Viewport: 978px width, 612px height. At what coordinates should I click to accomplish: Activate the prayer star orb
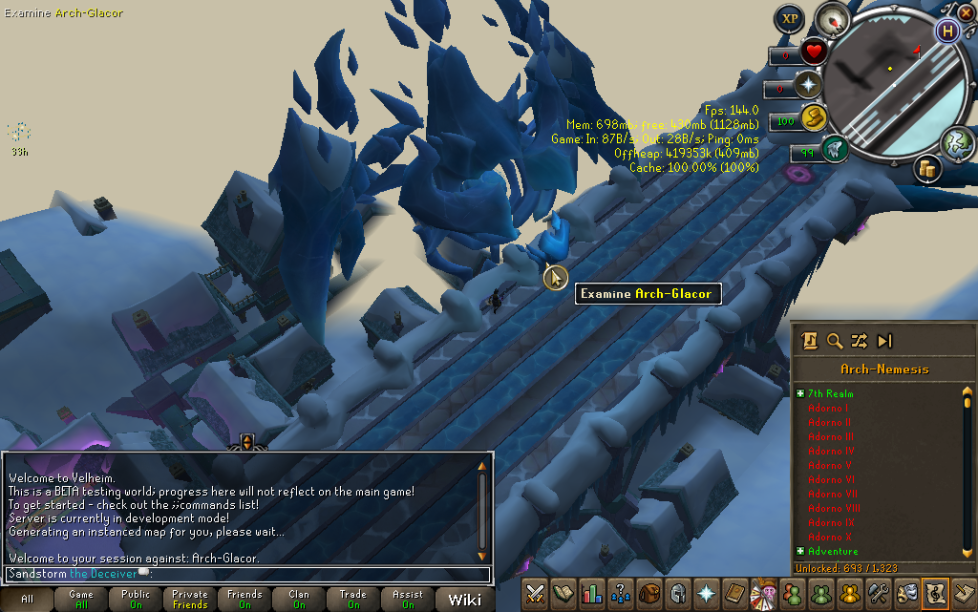[x=808, y=86]
